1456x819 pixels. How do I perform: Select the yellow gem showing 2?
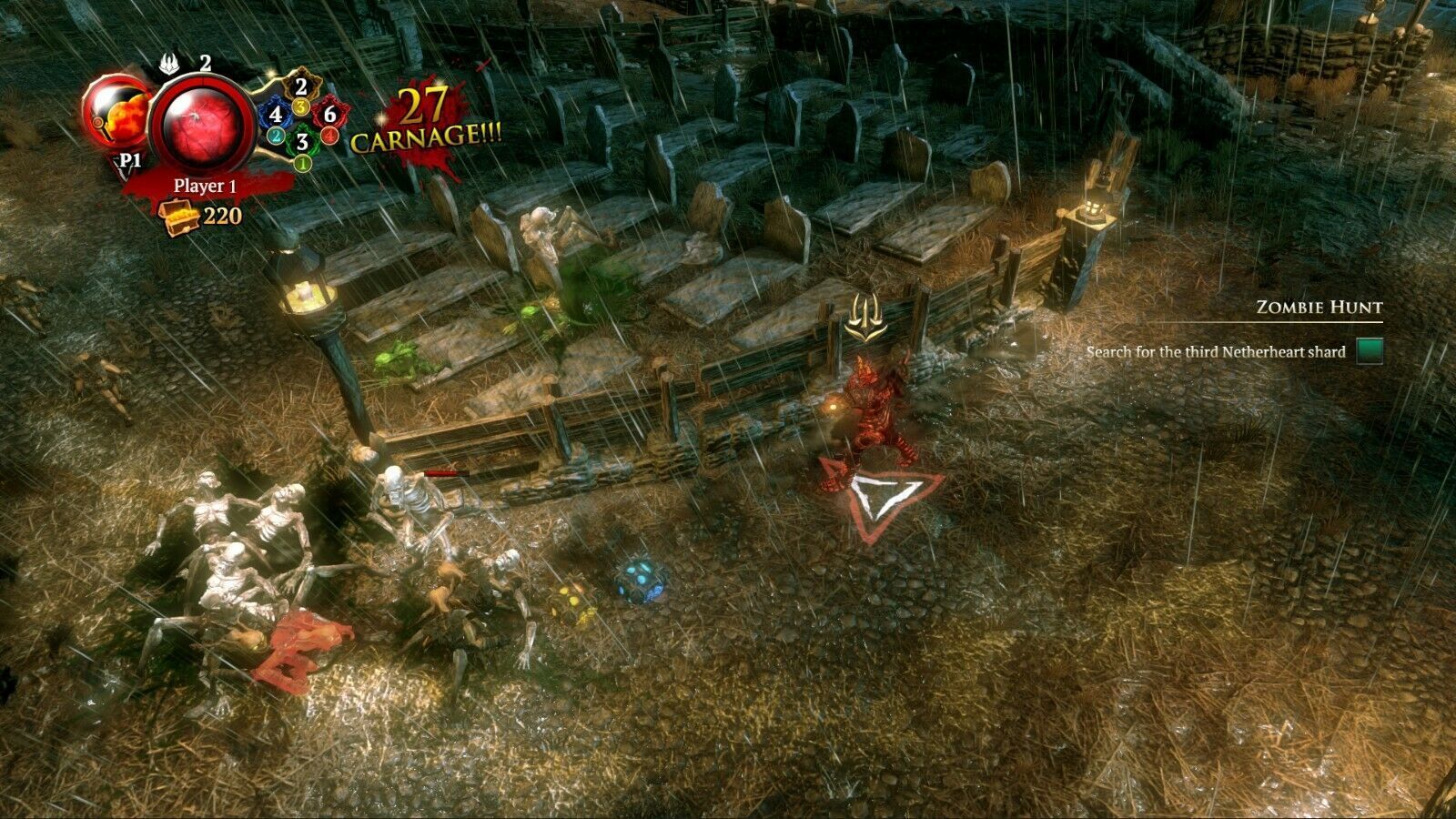[302, 88]
